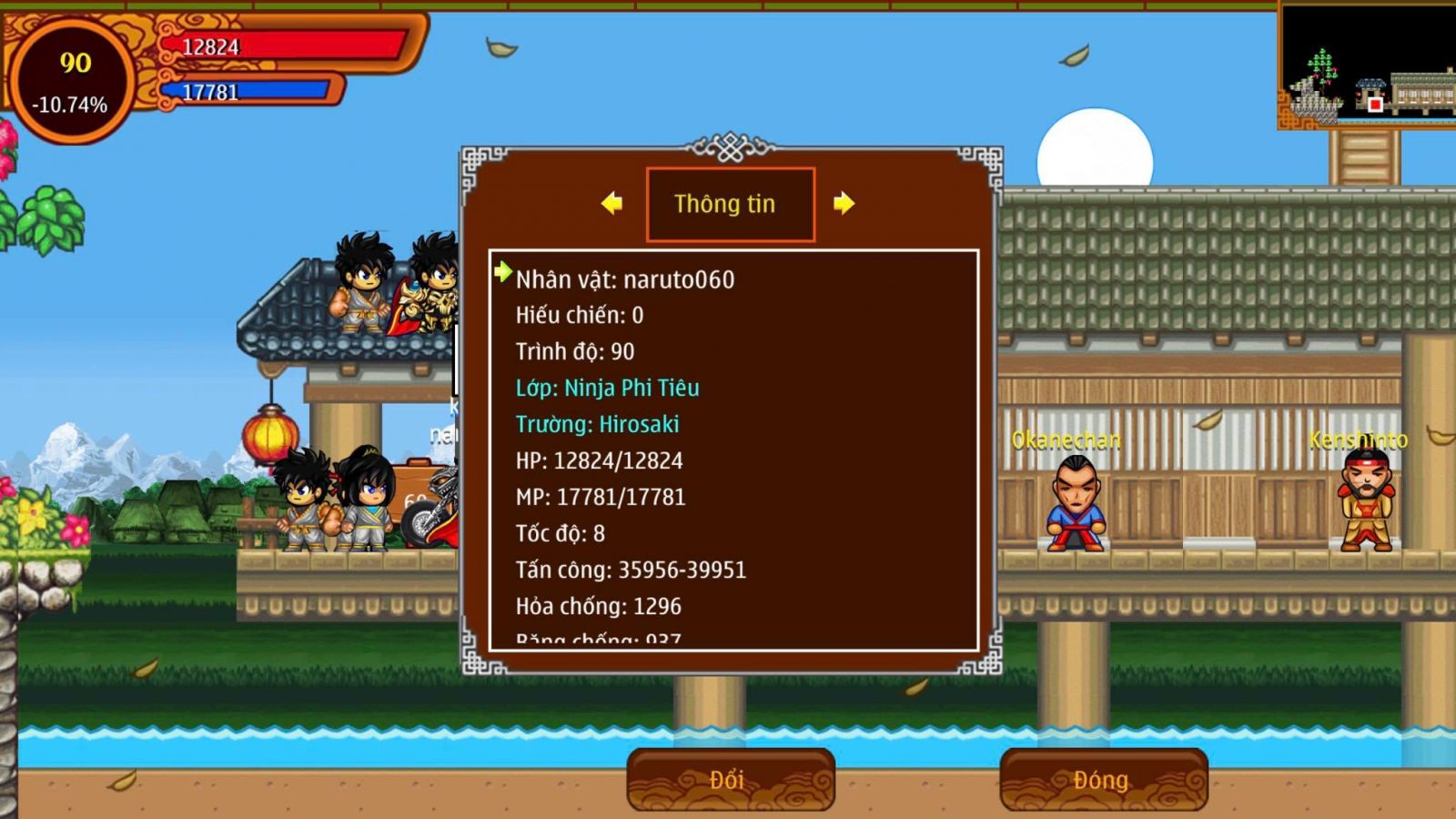Close the panel with Đóng
The width and height of the screenshot is (1456, 819).
(1103, 780)
